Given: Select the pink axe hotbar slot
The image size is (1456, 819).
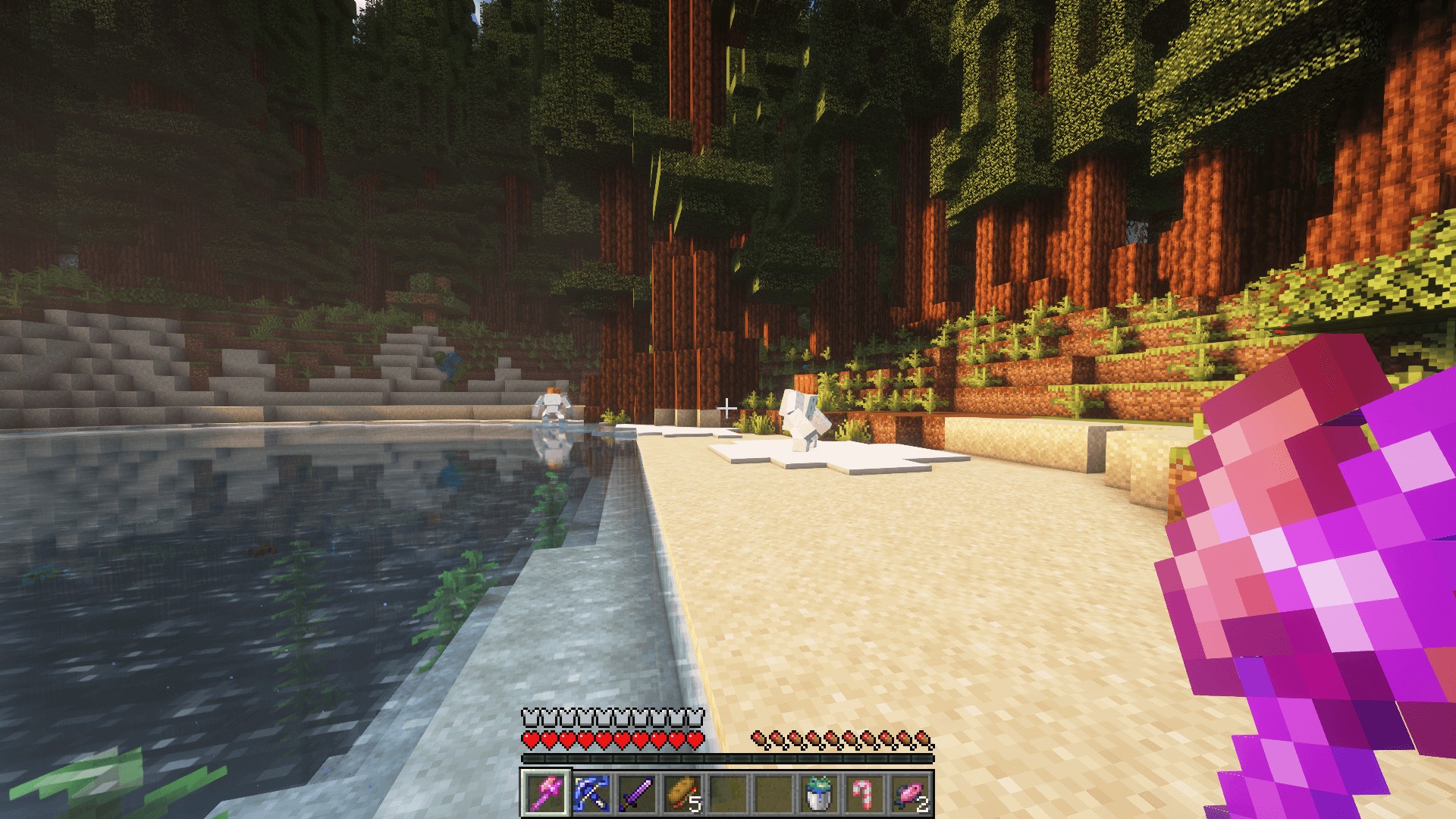Looking at the screenshot, I should point(544,793).
